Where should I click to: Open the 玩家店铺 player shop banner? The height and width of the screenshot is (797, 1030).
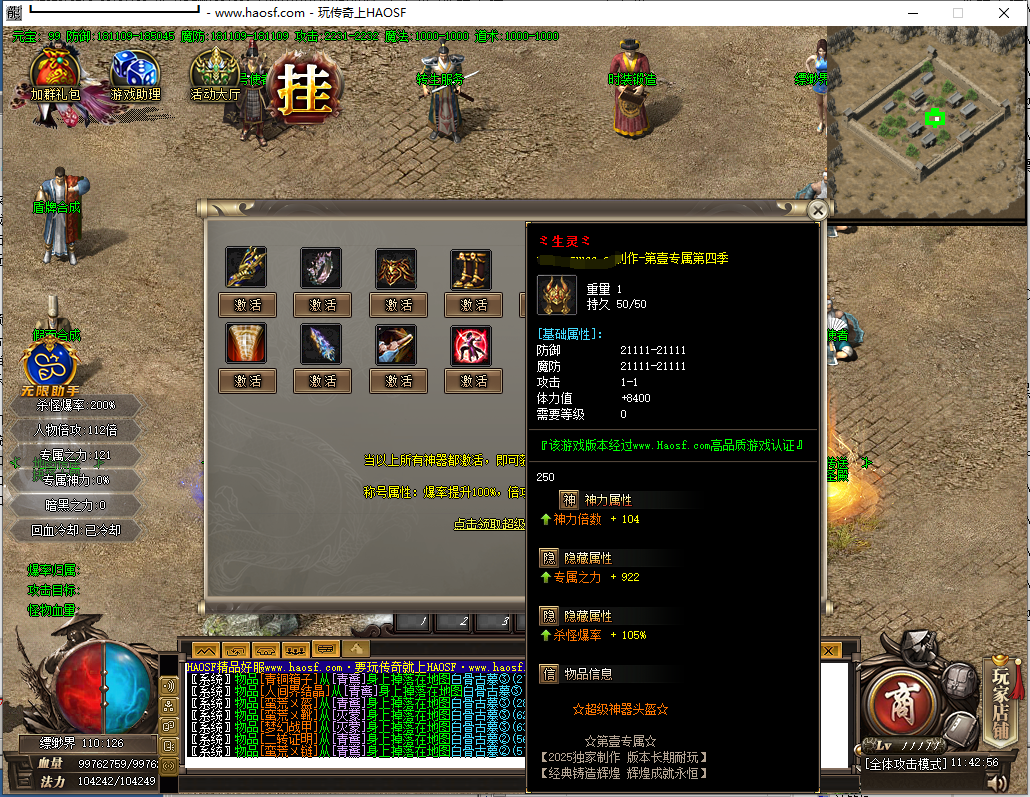click(x=1001, y=690)
